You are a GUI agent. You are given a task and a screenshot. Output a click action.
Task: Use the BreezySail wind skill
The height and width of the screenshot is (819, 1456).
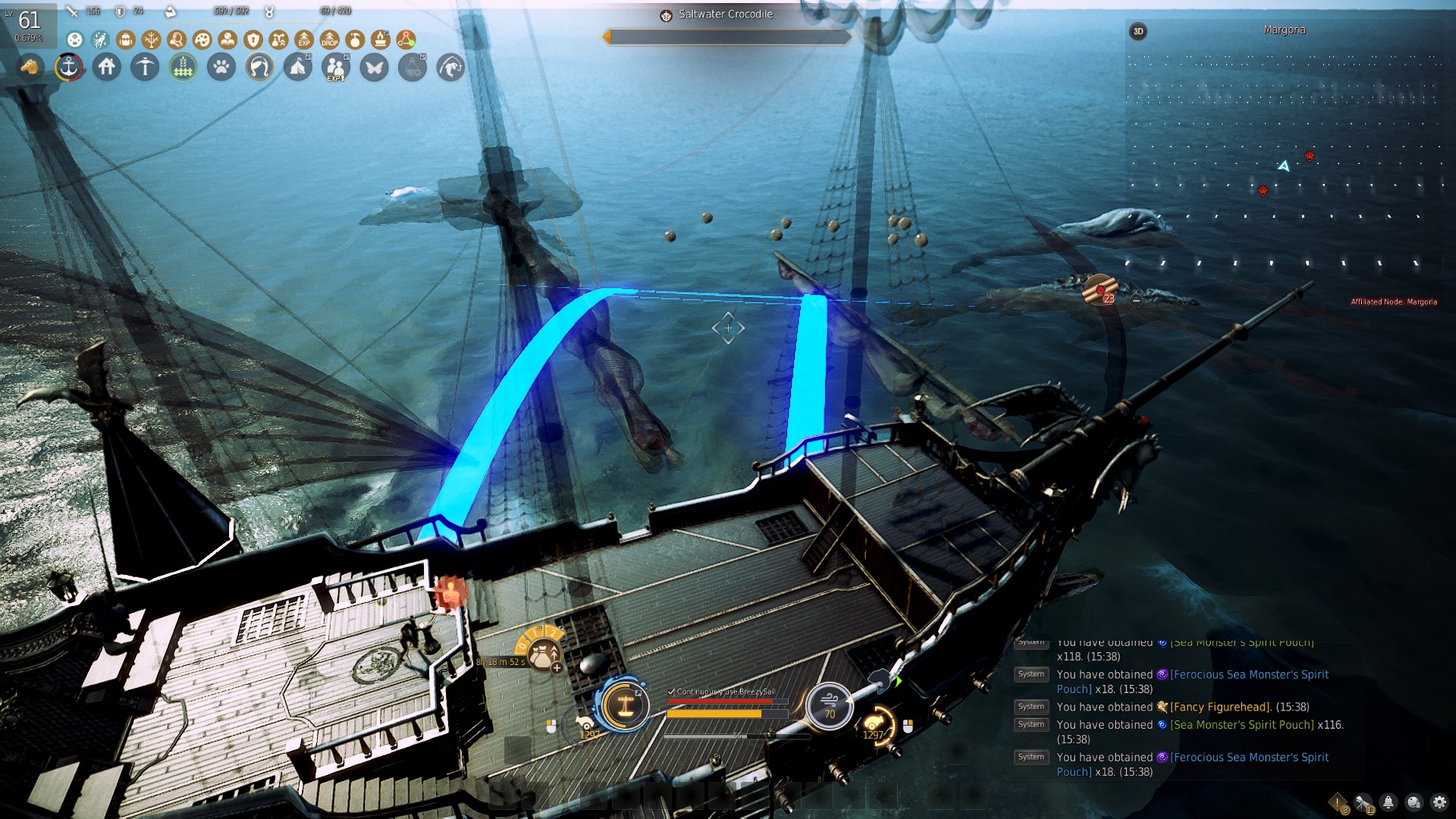point(829,705)
